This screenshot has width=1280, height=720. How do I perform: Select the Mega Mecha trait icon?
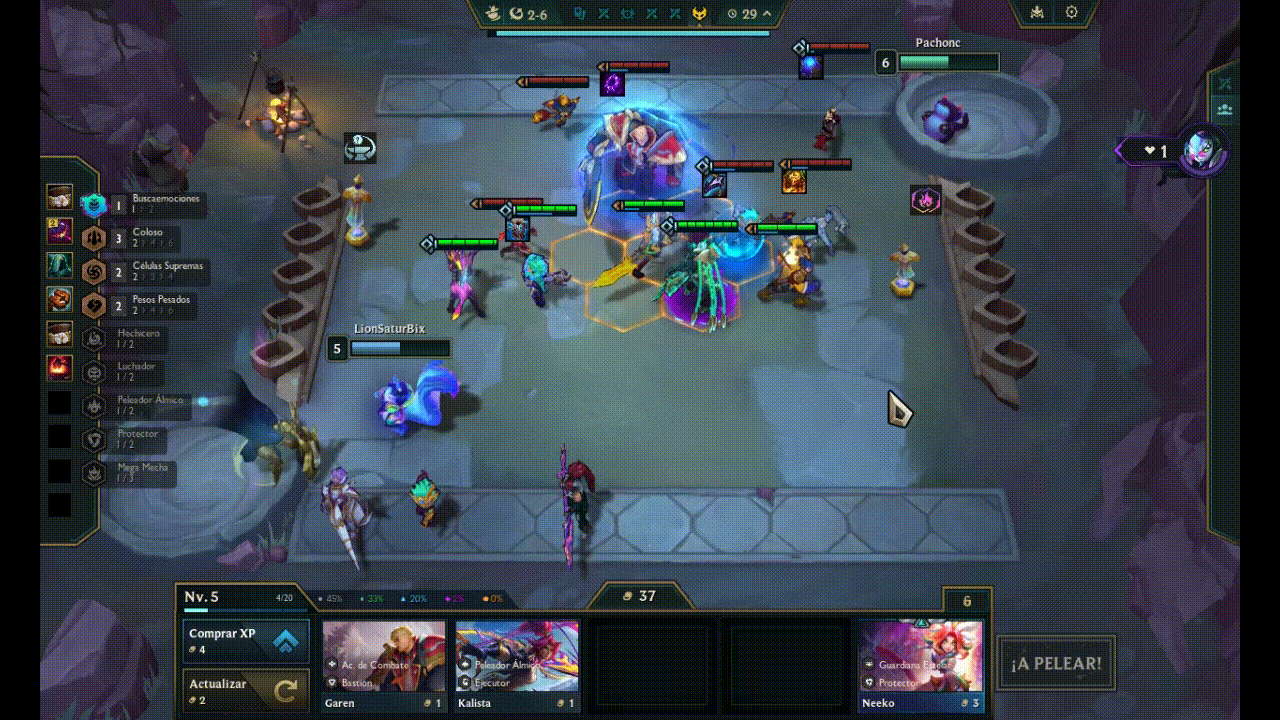92,473
